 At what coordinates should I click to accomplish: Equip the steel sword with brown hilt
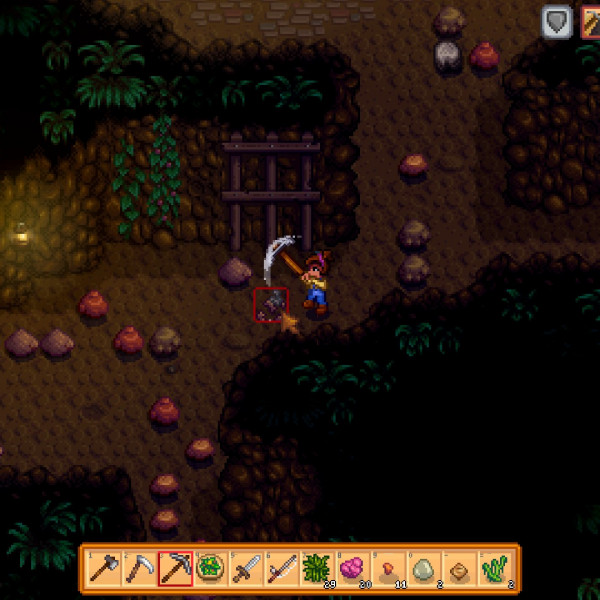point(247,569)
